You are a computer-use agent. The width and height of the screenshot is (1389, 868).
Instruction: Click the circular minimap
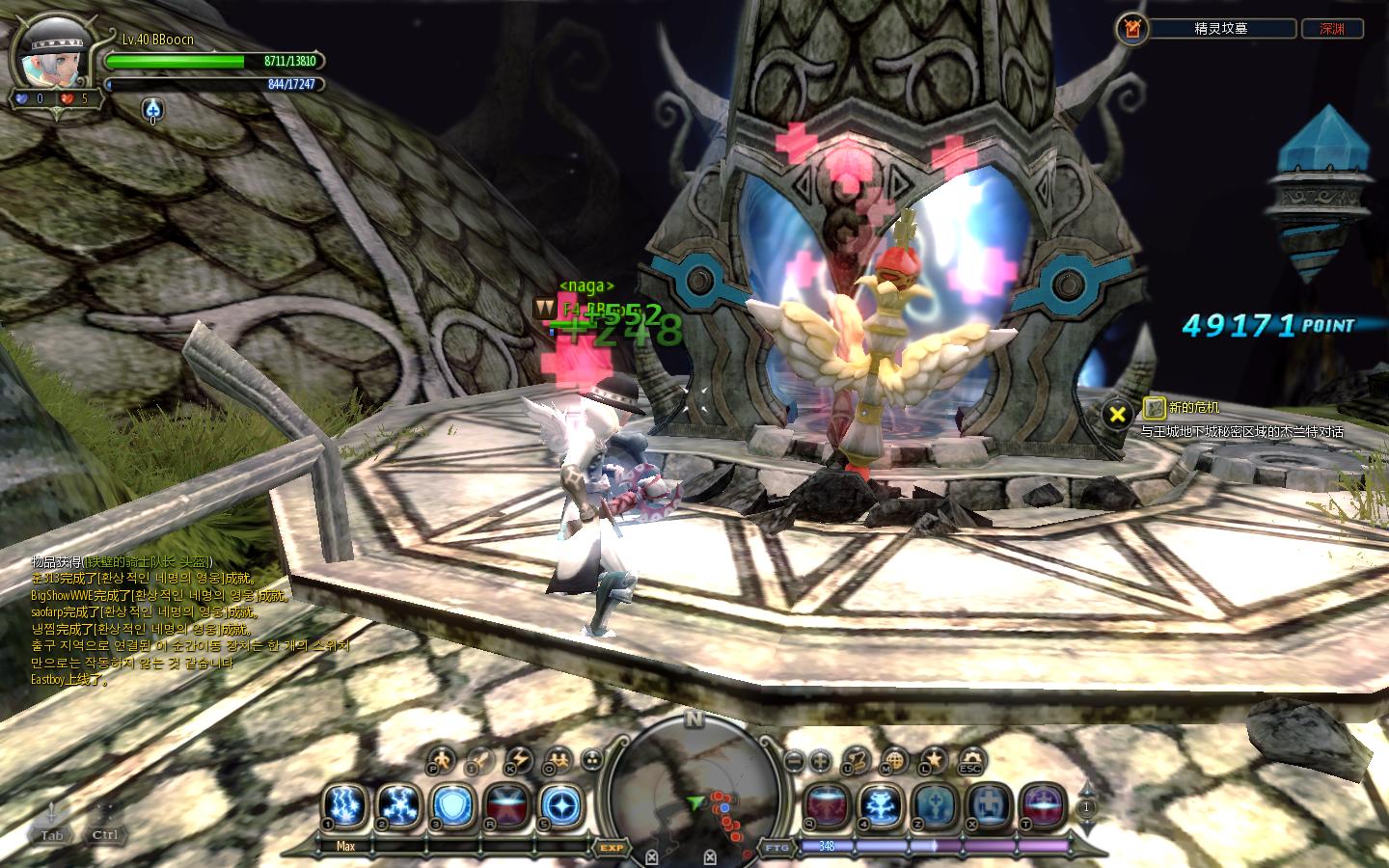click(x=694, y=793)
